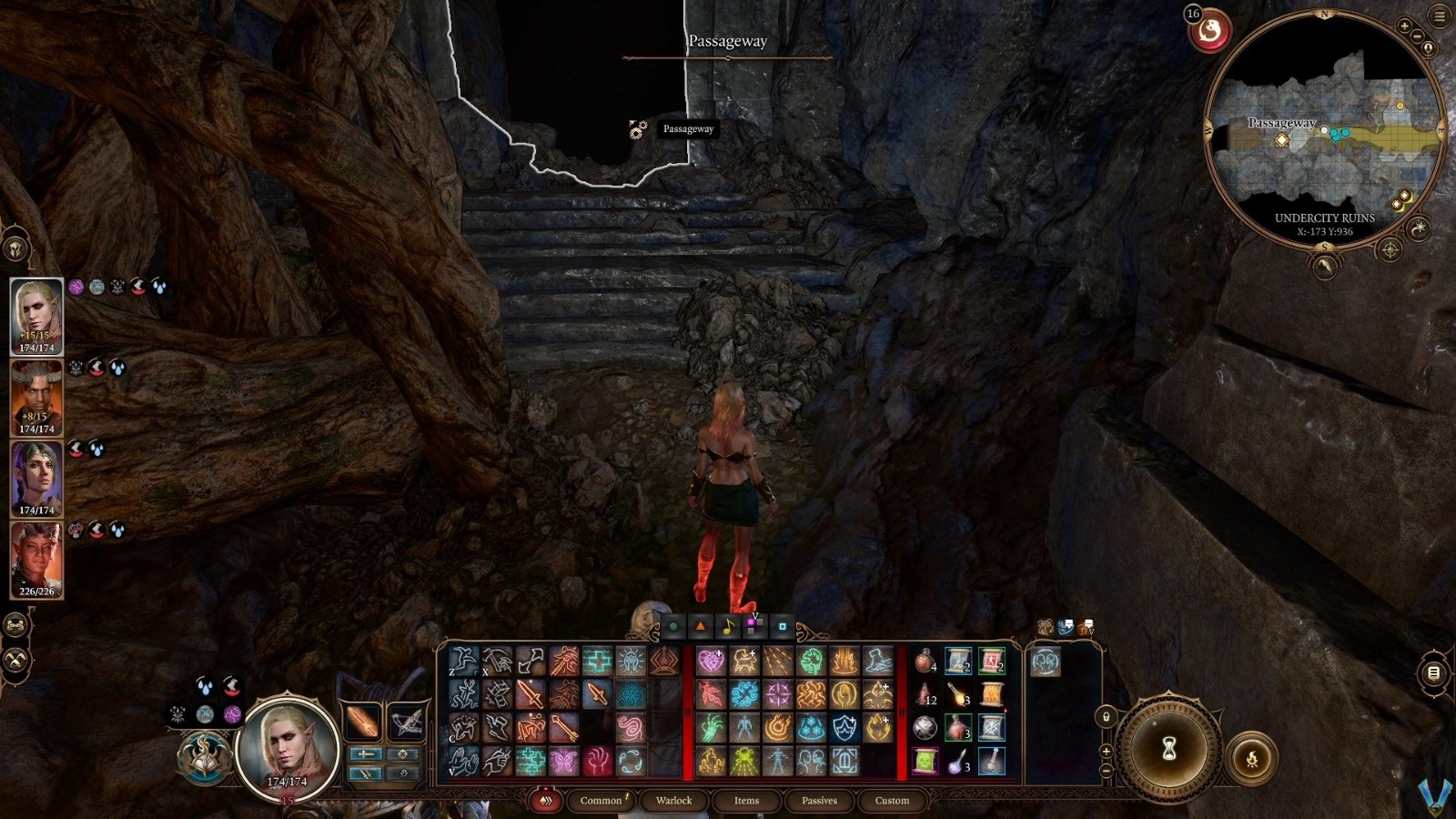Select the healing potion icon in the item hotbar
The height and width of the screenshot is (819, 1456).
(925, 661)
